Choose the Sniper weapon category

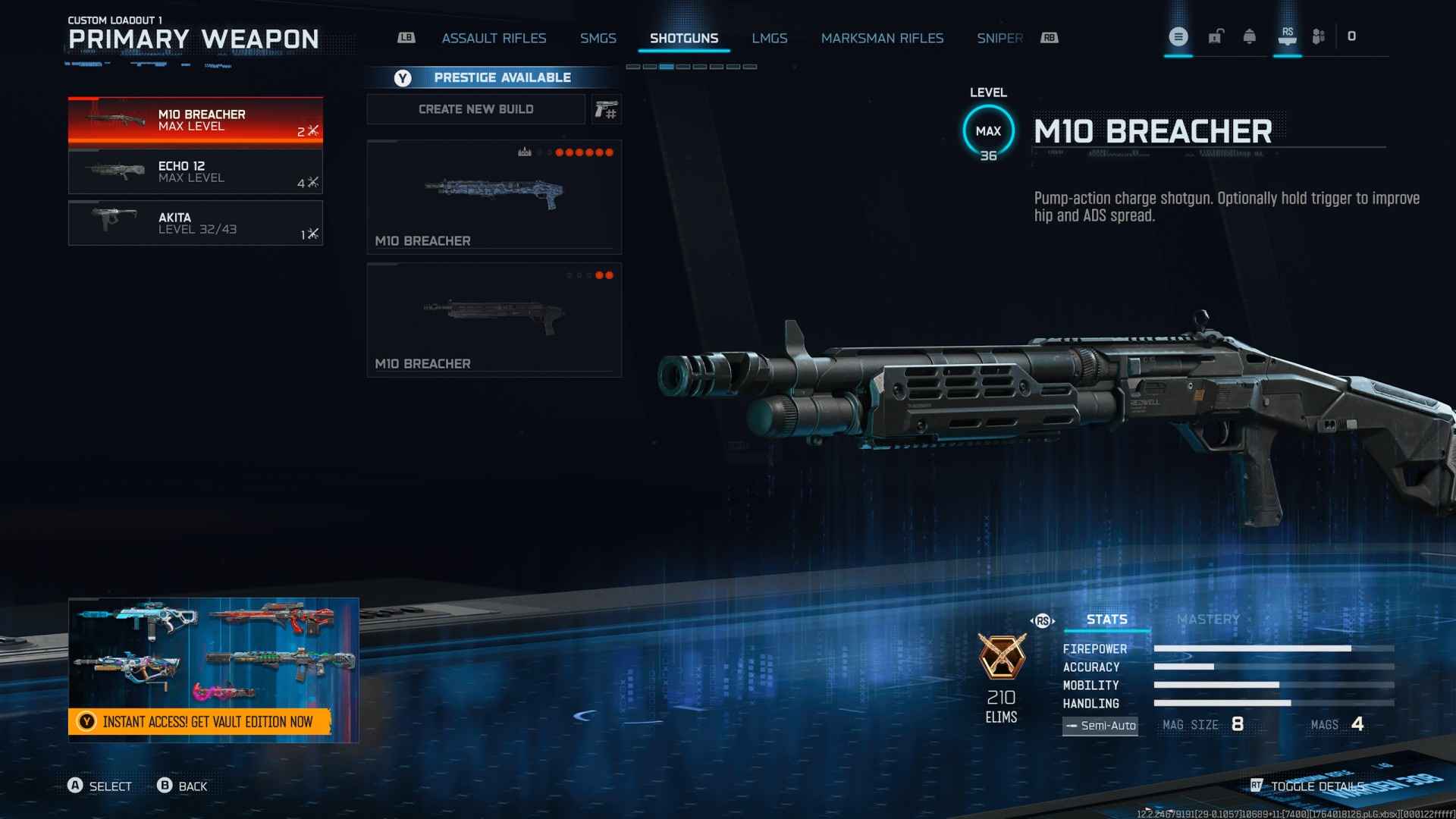click(999, 38)
